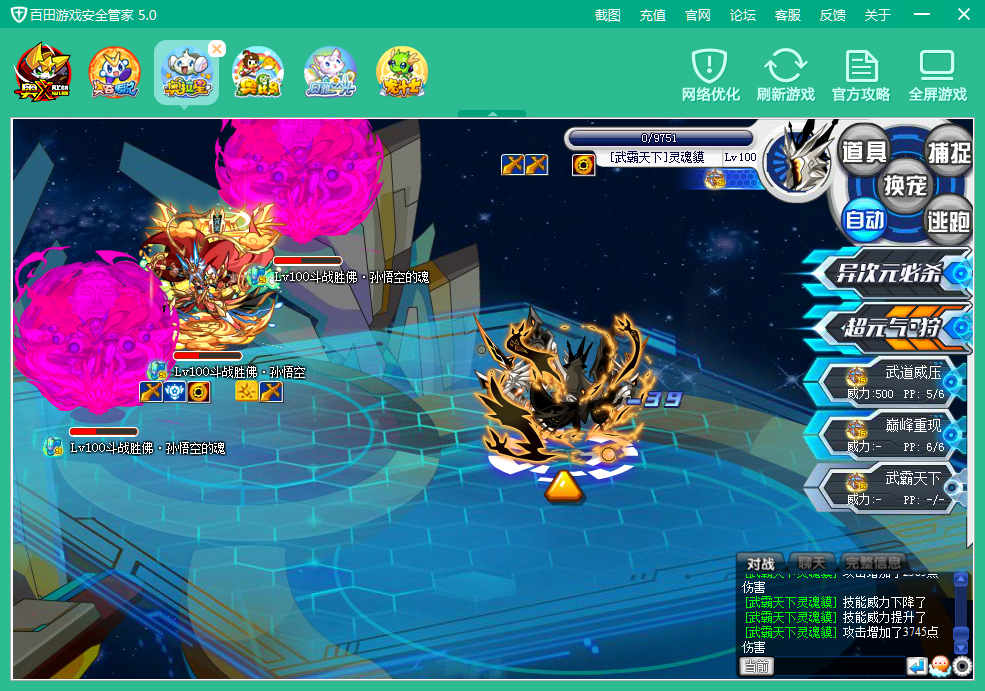The height and width of the screenshot is (691, 985).
Task: Click the 当前 chat channel button
Action: (x=757, y=666)
